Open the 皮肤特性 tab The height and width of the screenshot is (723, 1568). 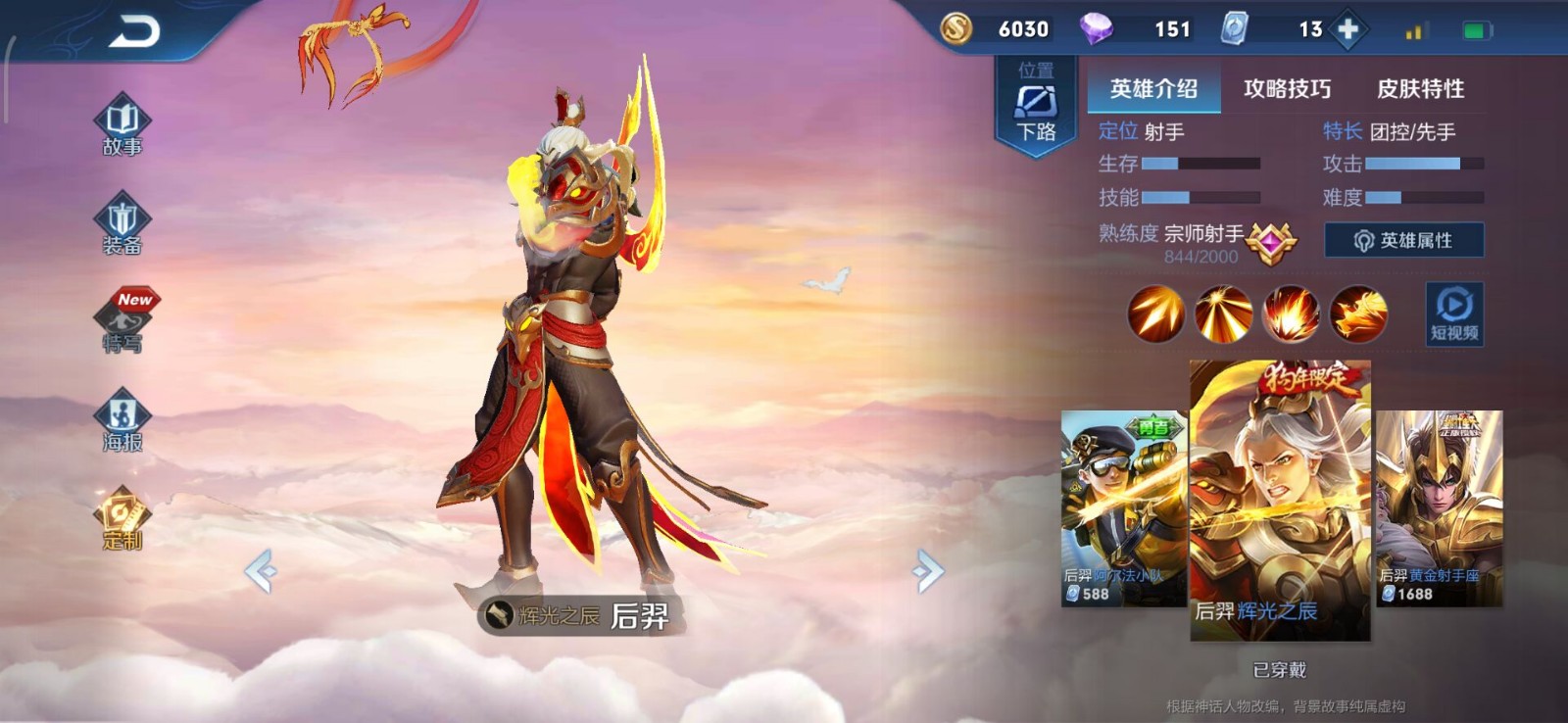1420,89
